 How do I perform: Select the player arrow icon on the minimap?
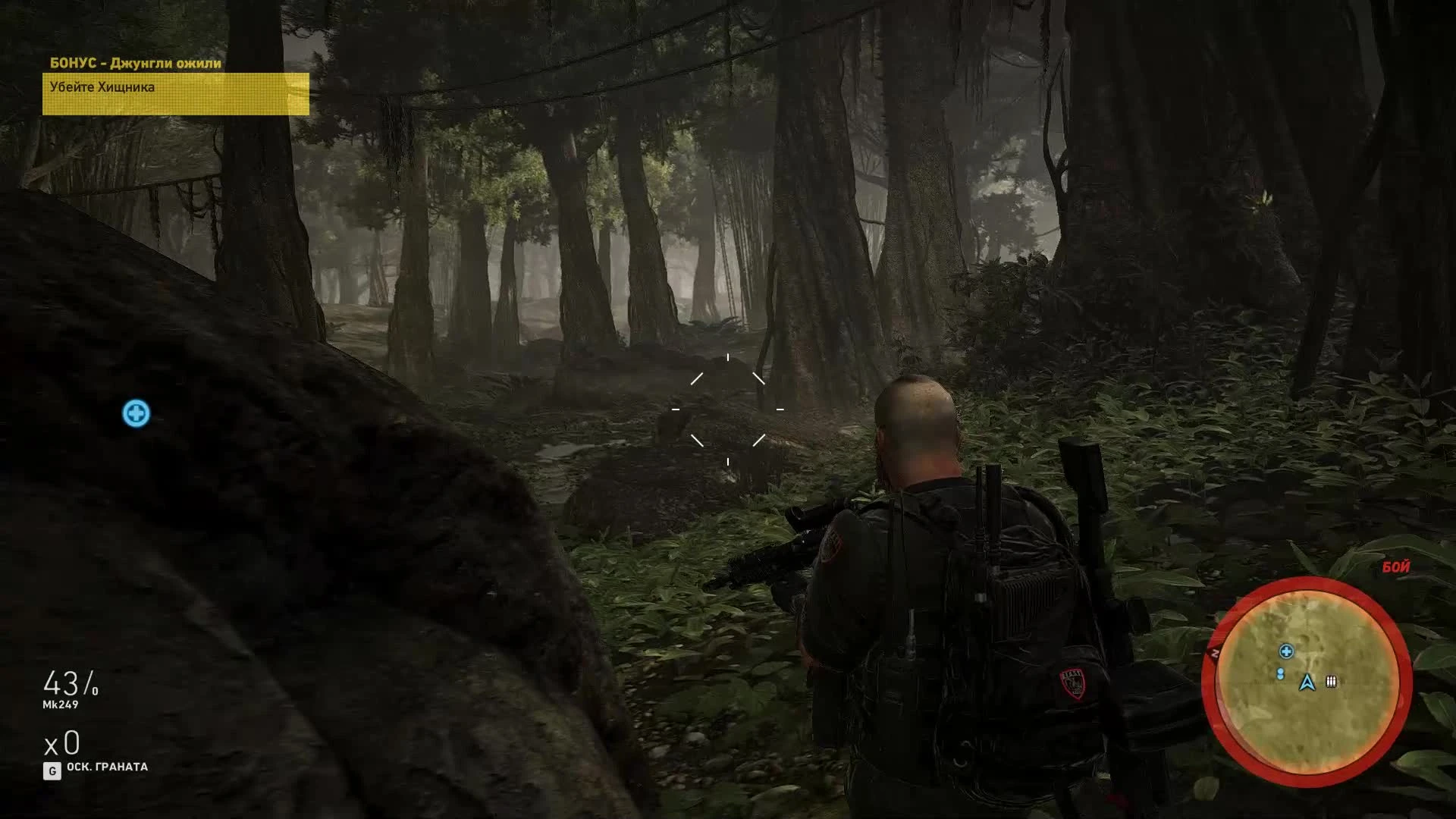coord(1307,682)
